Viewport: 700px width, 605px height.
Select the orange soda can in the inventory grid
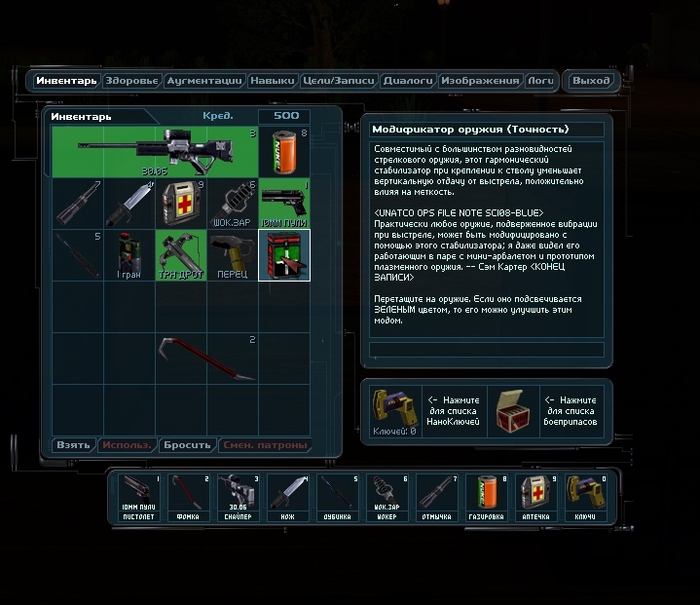[283, 152]
